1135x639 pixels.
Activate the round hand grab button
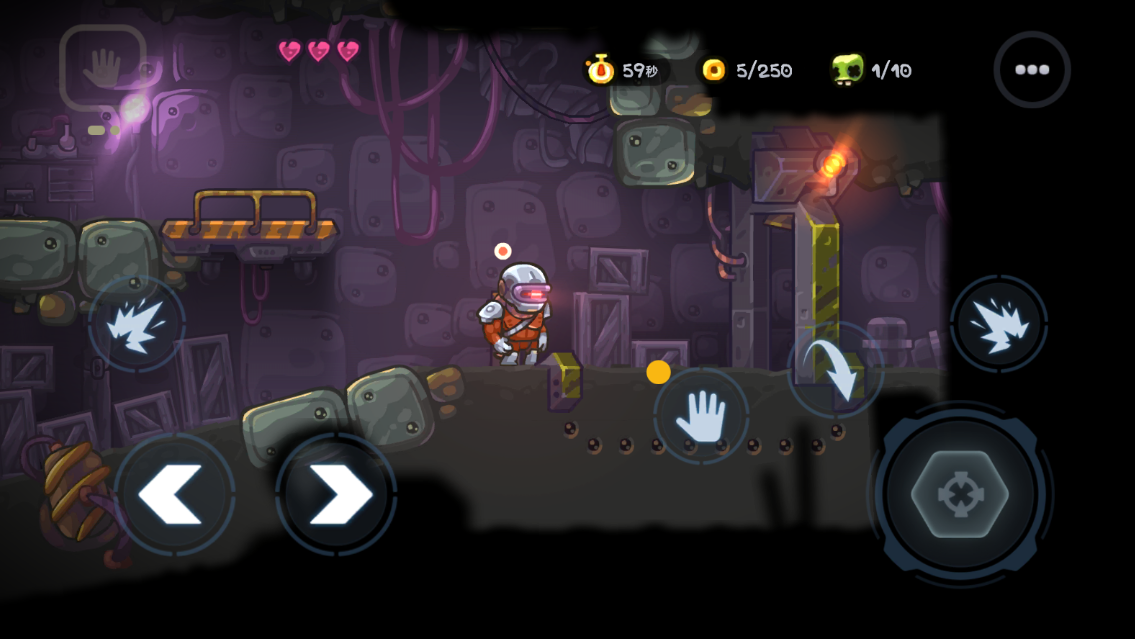click(701, 415)
